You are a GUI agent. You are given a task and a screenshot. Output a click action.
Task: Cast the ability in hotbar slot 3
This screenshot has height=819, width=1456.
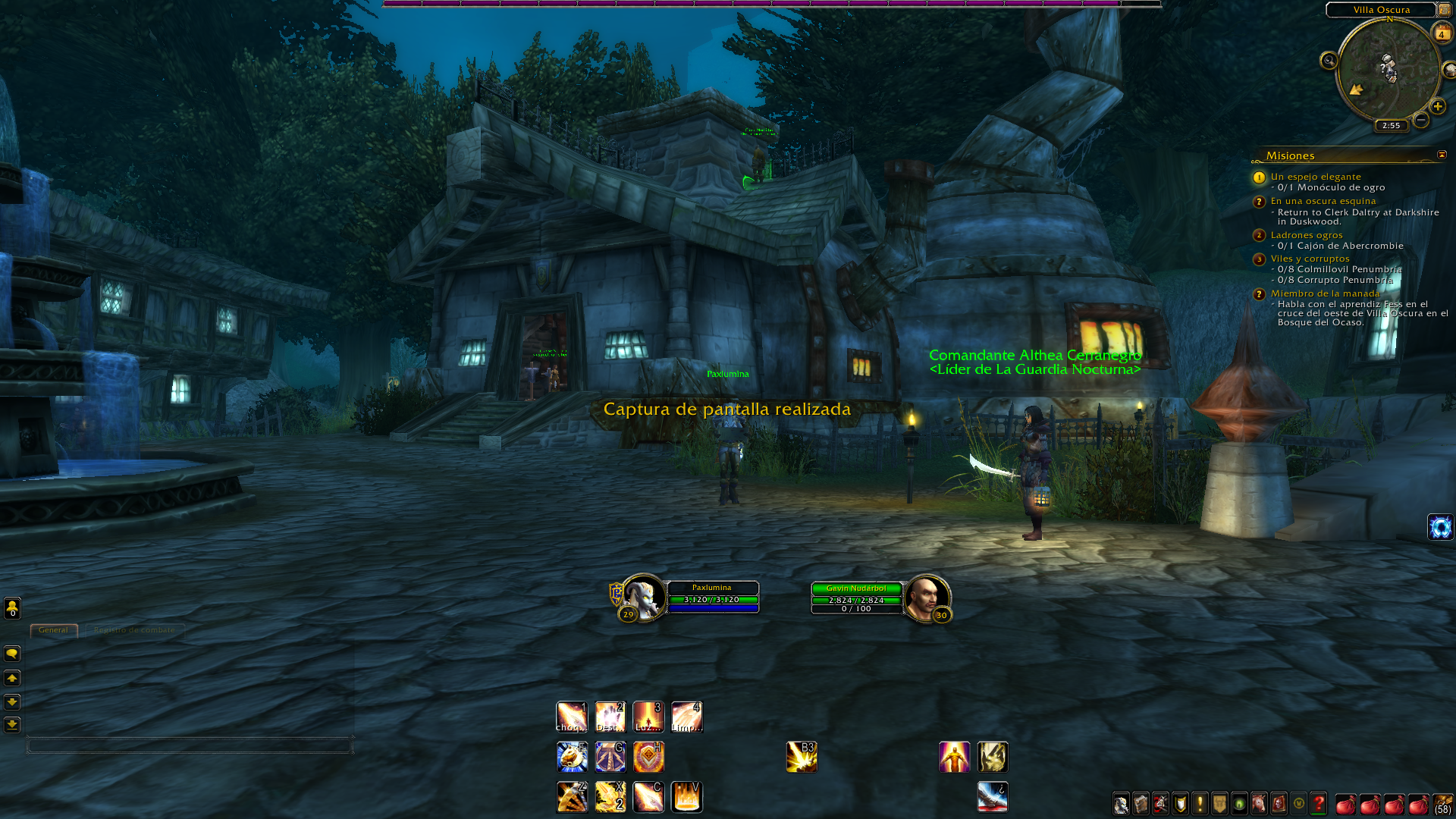(648, 717)
